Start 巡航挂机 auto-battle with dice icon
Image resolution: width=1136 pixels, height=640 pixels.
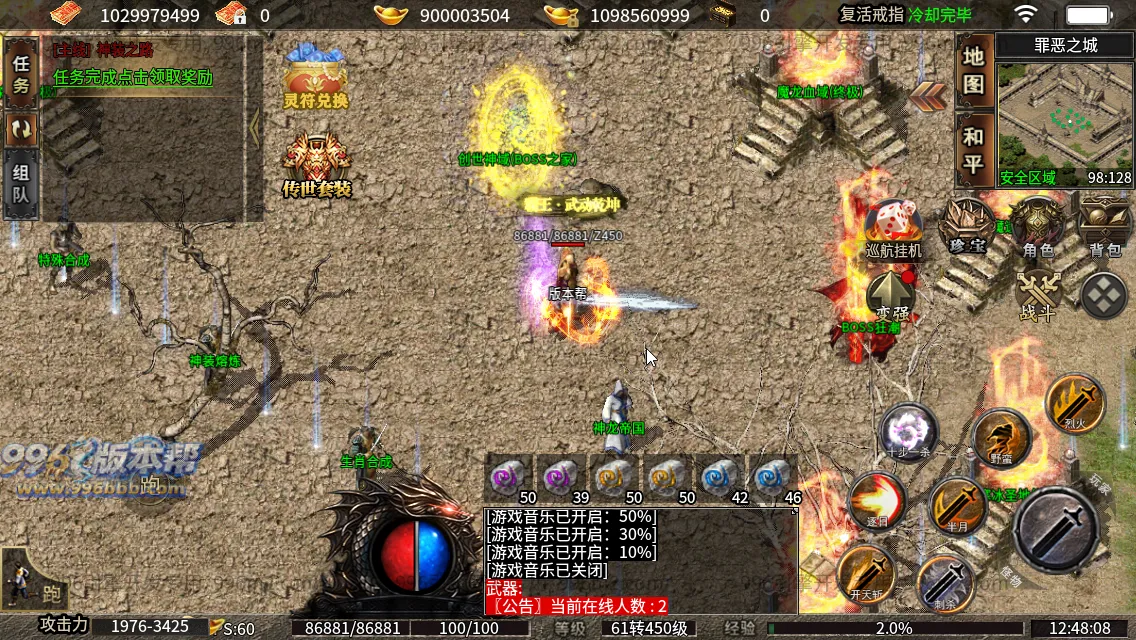point(893,227)
